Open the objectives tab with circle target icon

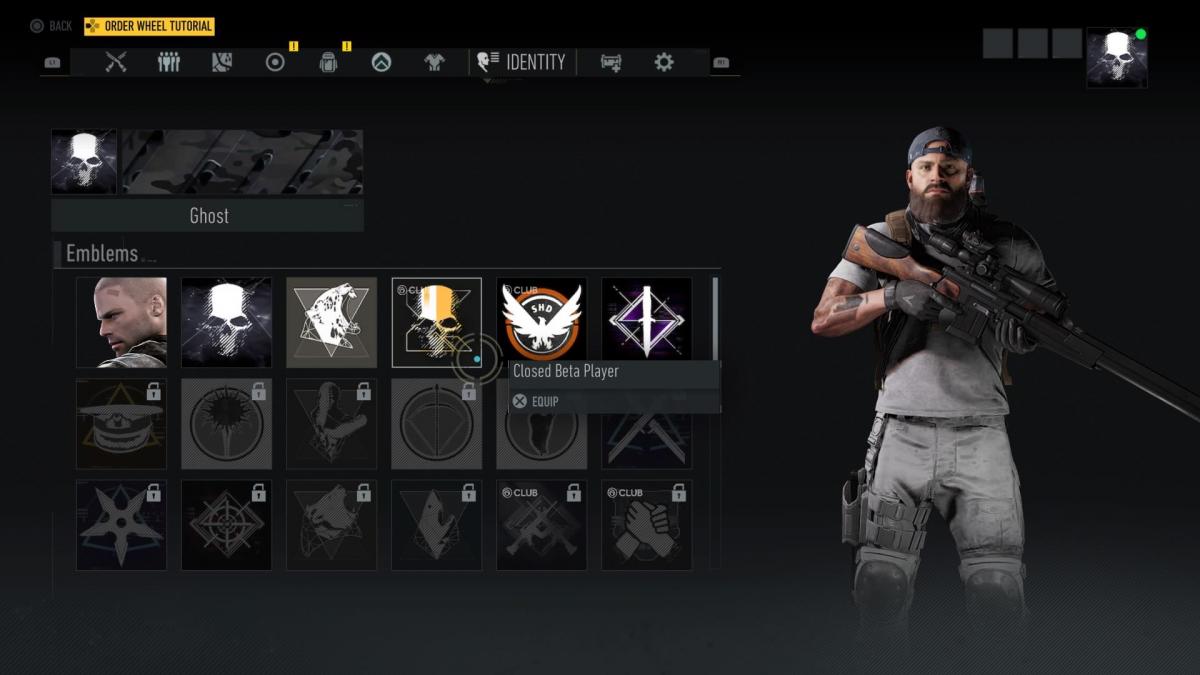point(275,62)
